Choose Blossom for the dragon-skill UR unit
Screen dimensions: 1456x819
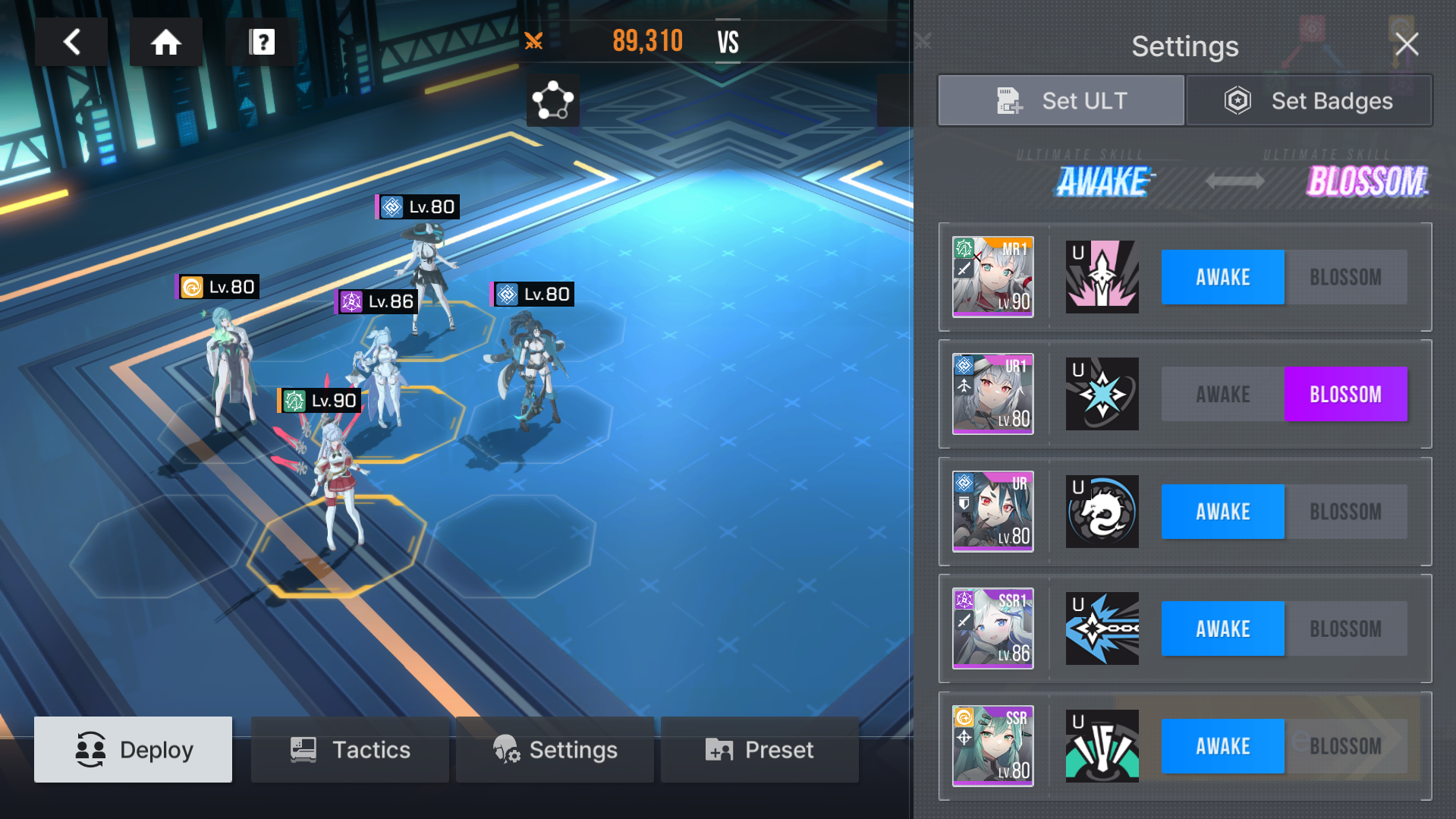tap(1345, 512)
